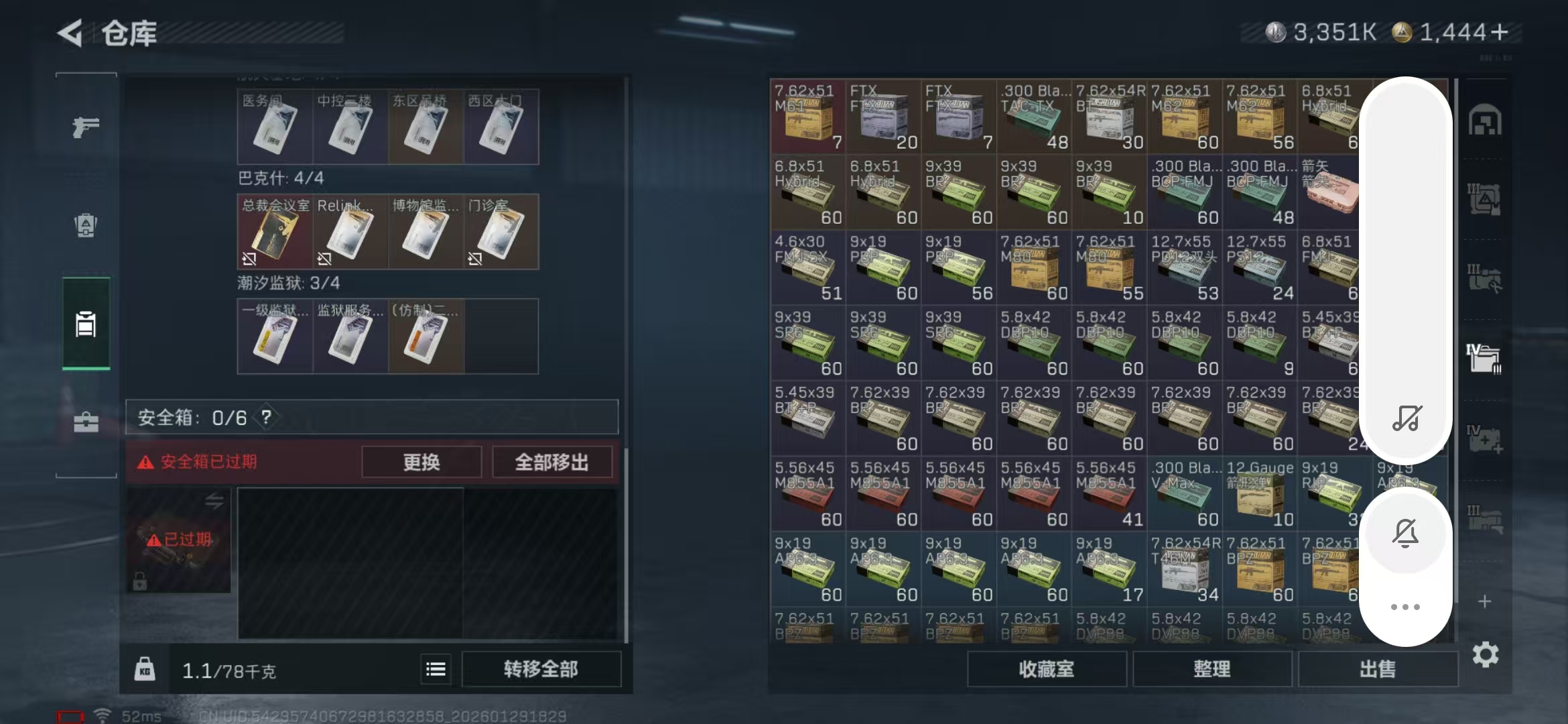Switch to the 收藏室 collection room
The width and height of the screenshot is (1568, 724).
point(1047,669)
